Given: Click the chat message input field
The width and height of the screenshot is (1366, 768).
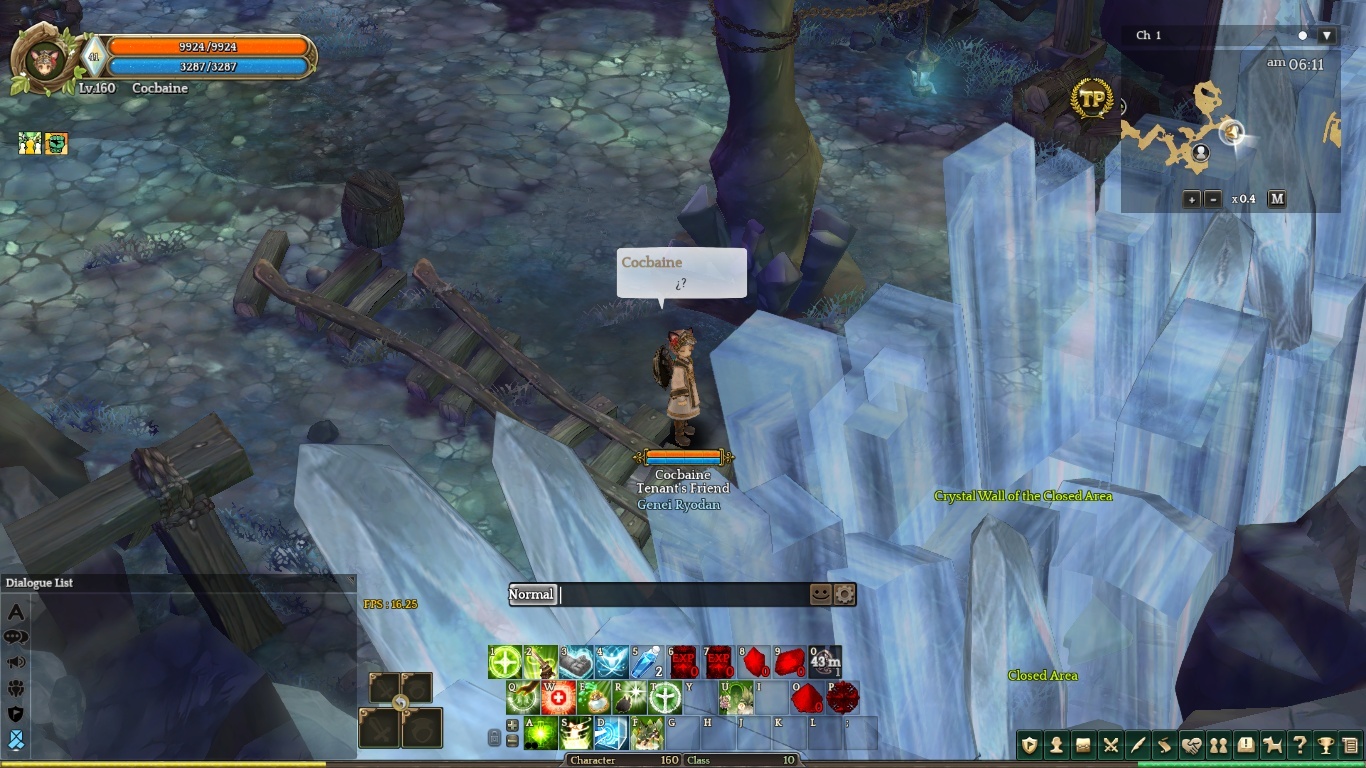Looking at the screenshot, I should pyautogui.click(x=682, y=594).
